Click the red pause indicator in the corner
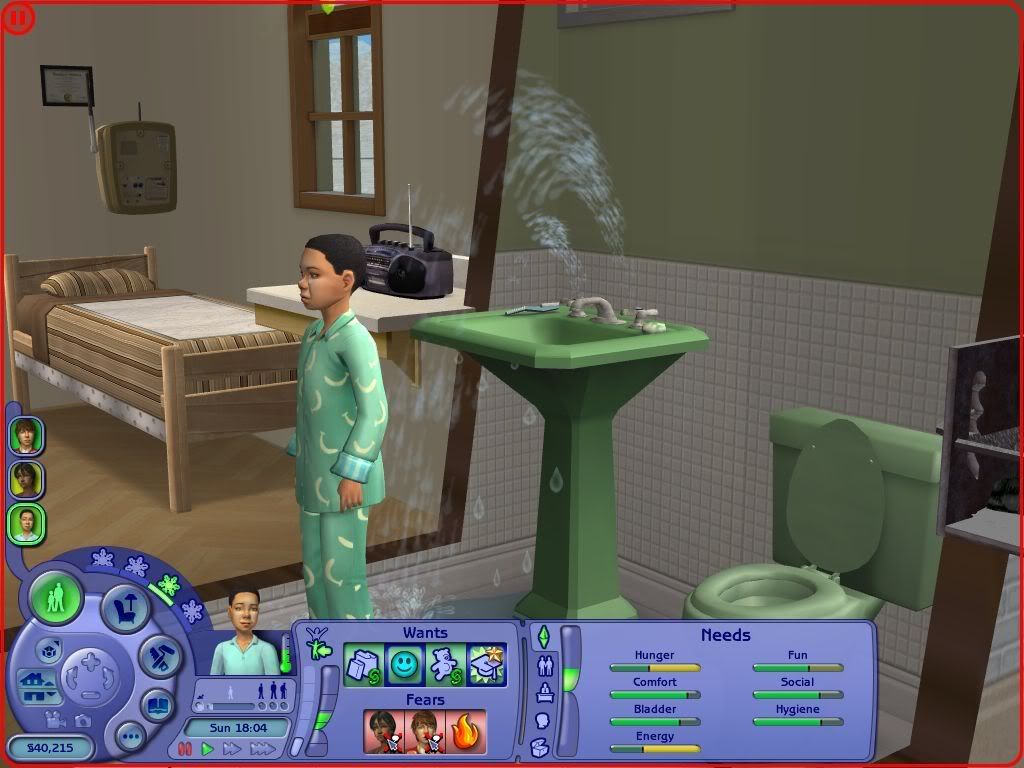1024x768 pixels. pyautogui.click(x=19, y=18)
